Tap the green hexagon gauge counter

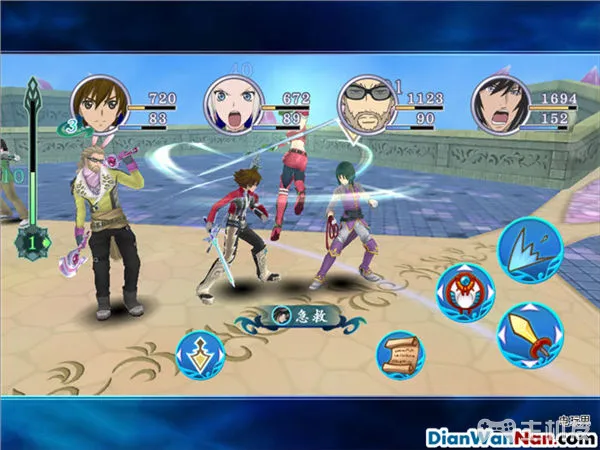(32, 240)
